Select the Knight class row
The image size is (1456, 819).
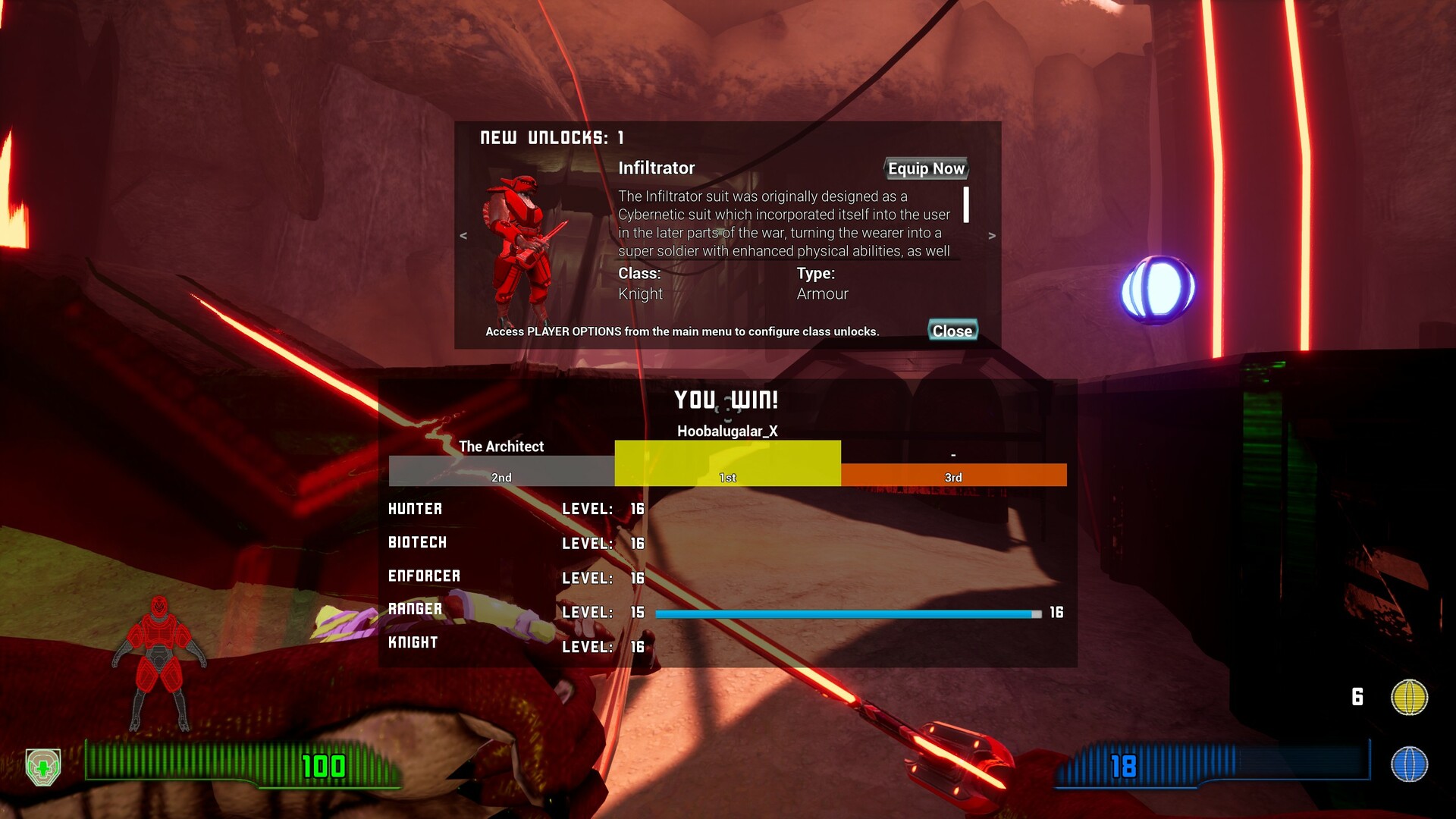tap(412, 642)
